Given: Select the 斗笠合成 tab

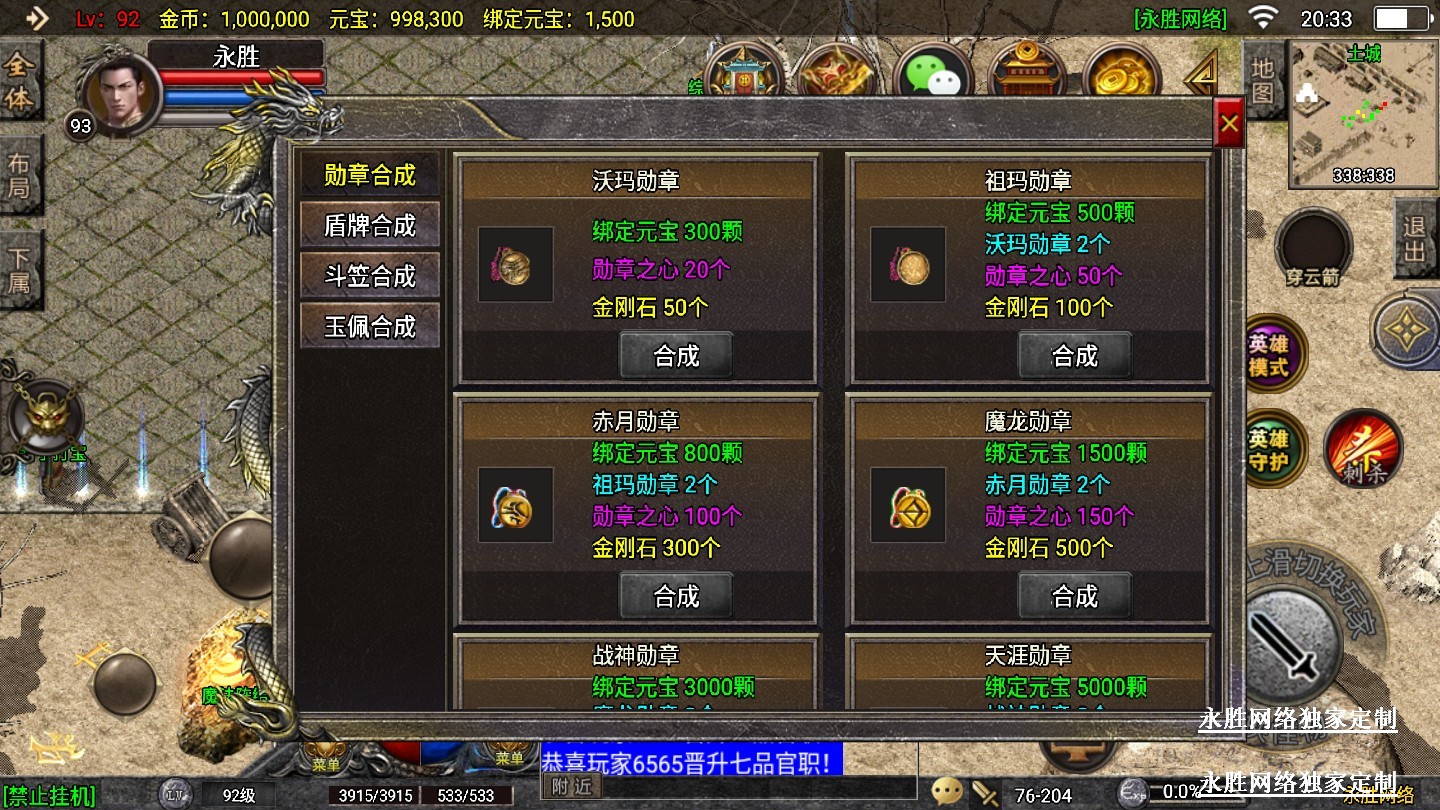Looking at the screenshot, I should coord(369,276).
